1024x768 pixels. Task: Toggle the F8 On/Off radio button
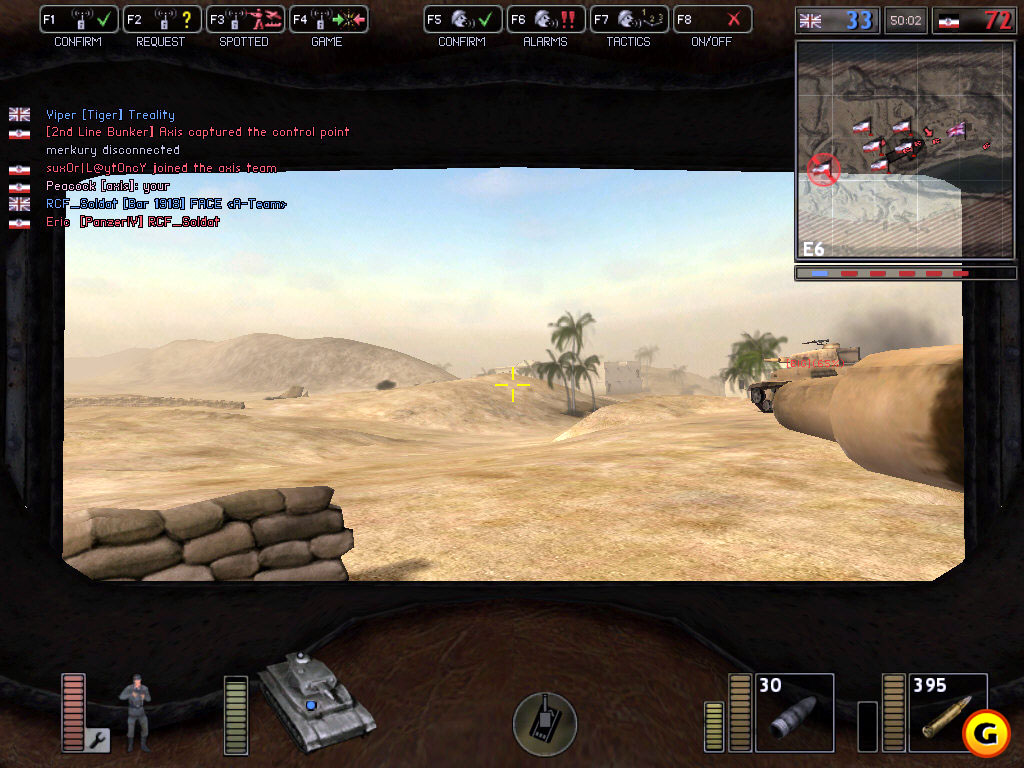click(x=710, y=19)
